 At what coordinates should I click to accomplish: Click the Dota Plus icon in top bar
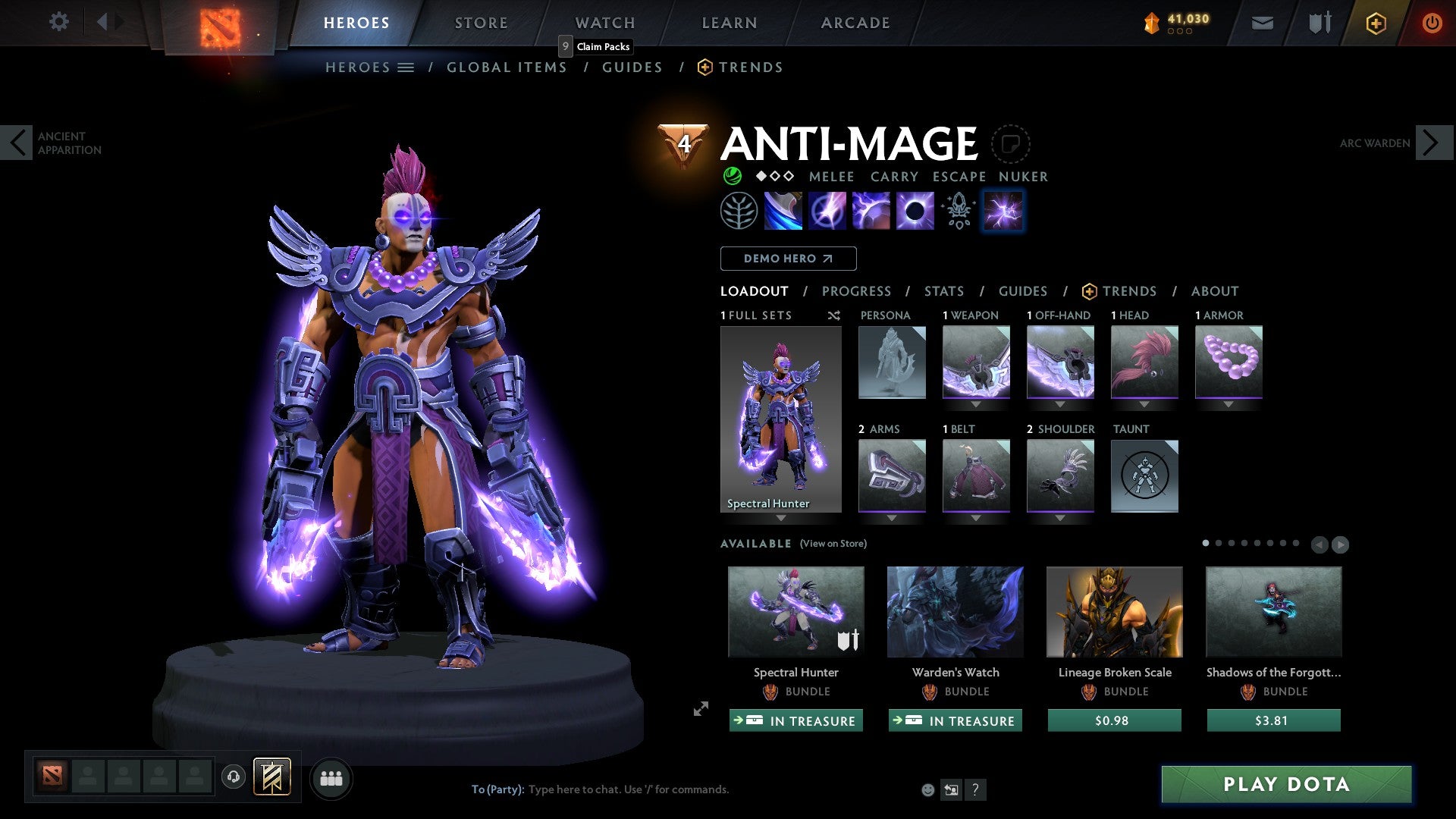point(1376,23)
